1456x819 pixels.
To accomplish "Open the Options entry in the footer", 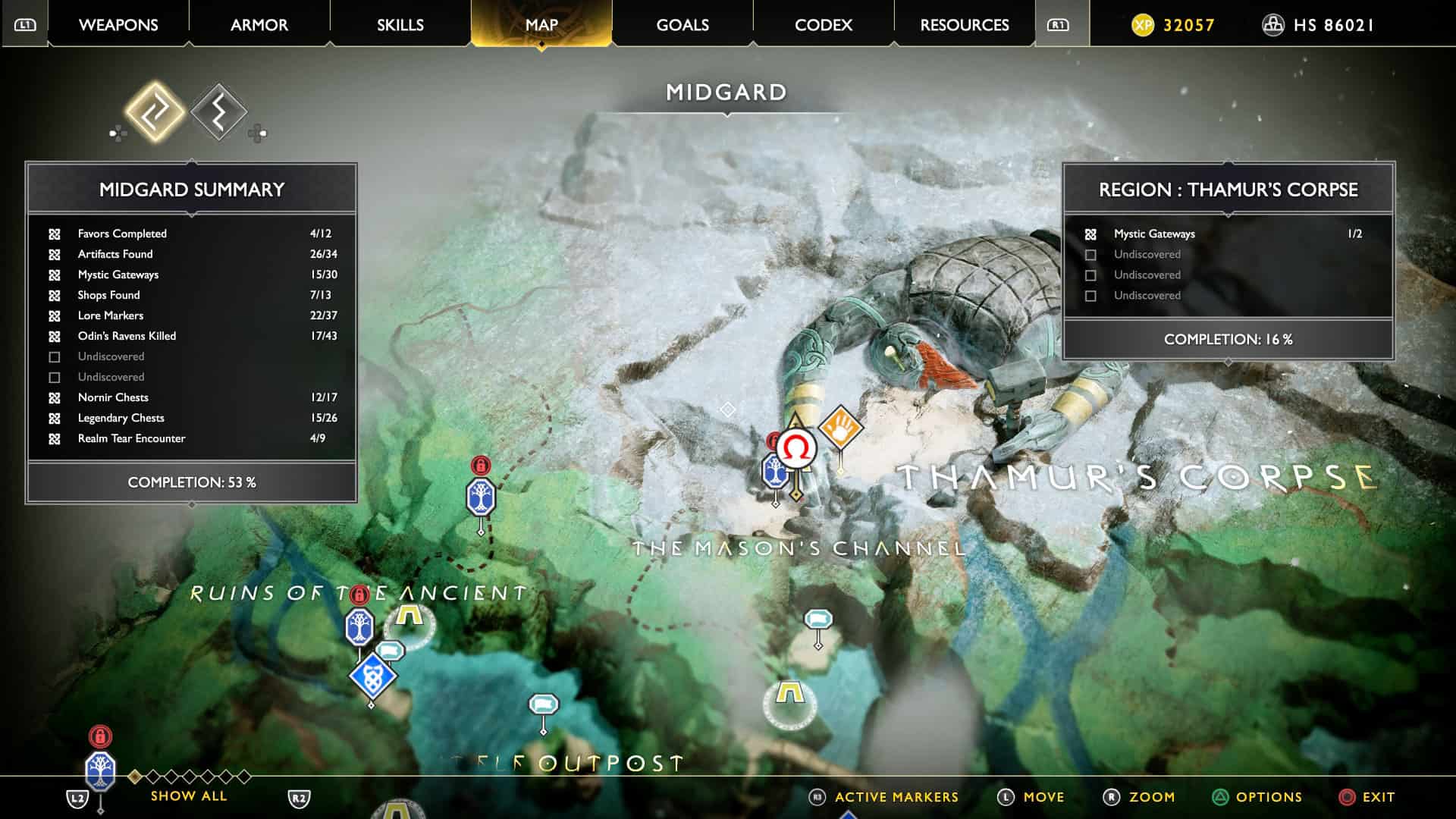I will point(1268,797).
